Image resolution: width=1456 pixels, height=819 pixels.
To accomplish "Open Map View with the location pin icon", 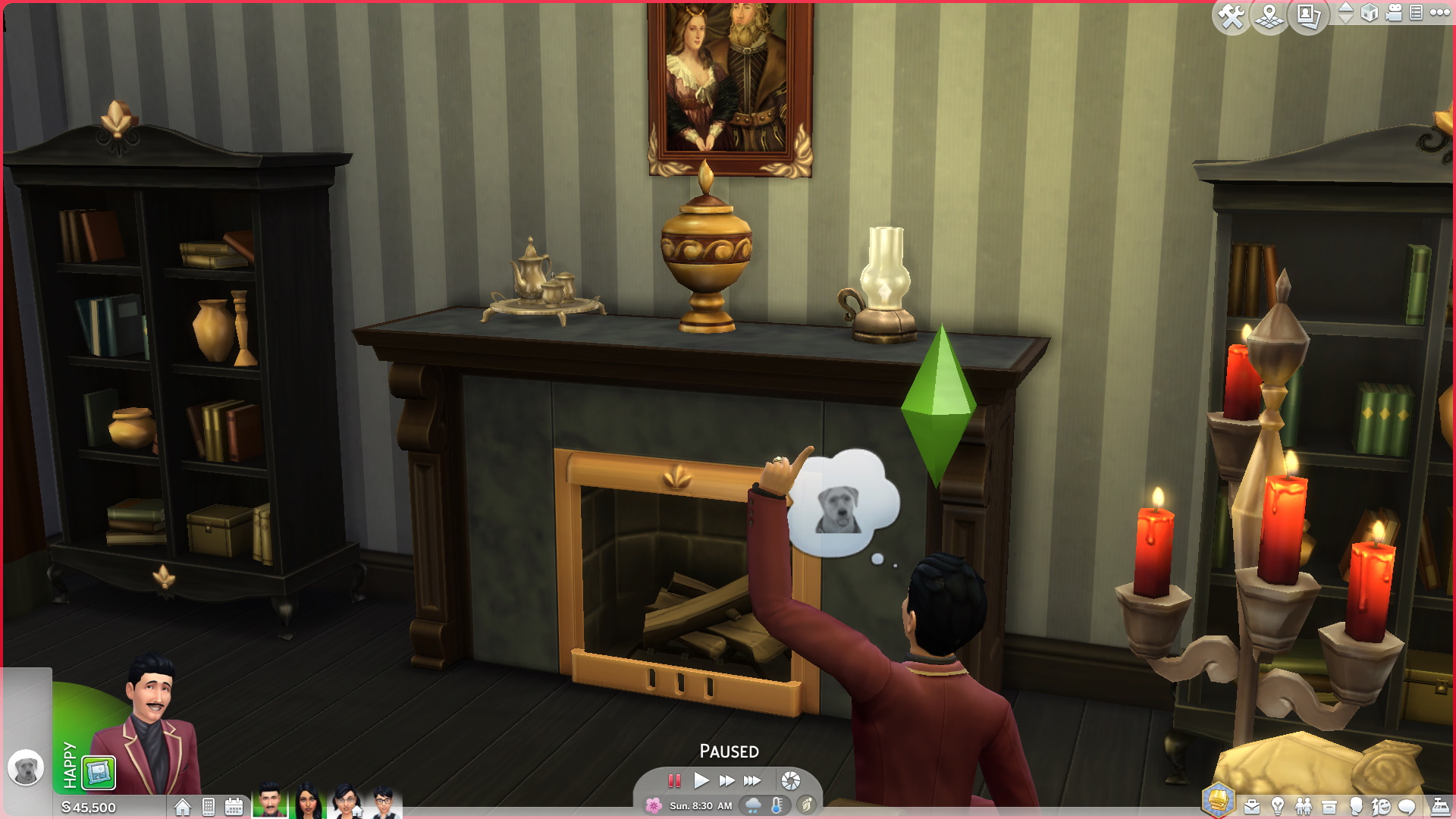I will (x=1269, y=14).
